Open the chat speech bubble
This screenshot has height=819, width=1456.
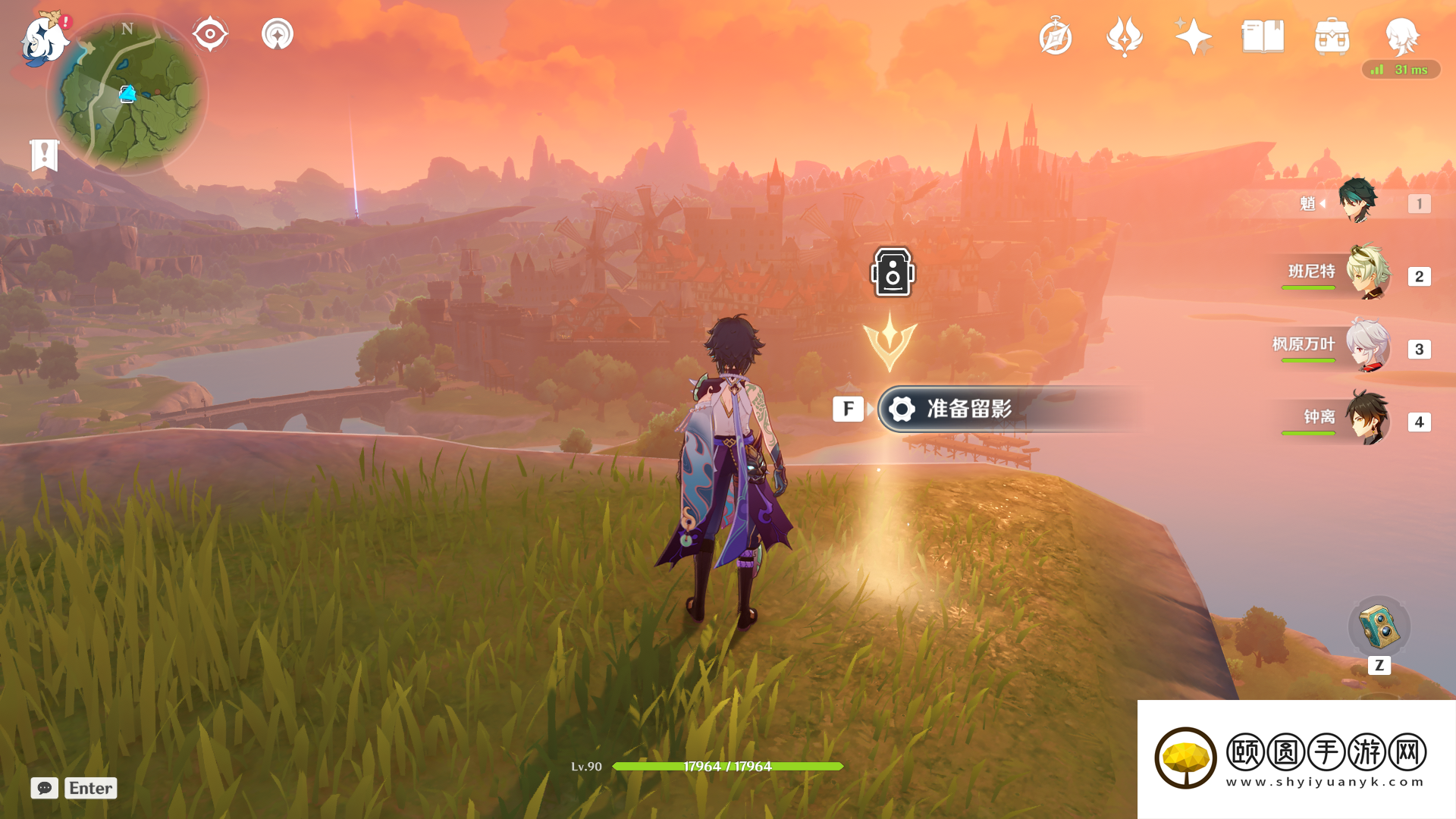pyautogui.click(x=45, y=788)
